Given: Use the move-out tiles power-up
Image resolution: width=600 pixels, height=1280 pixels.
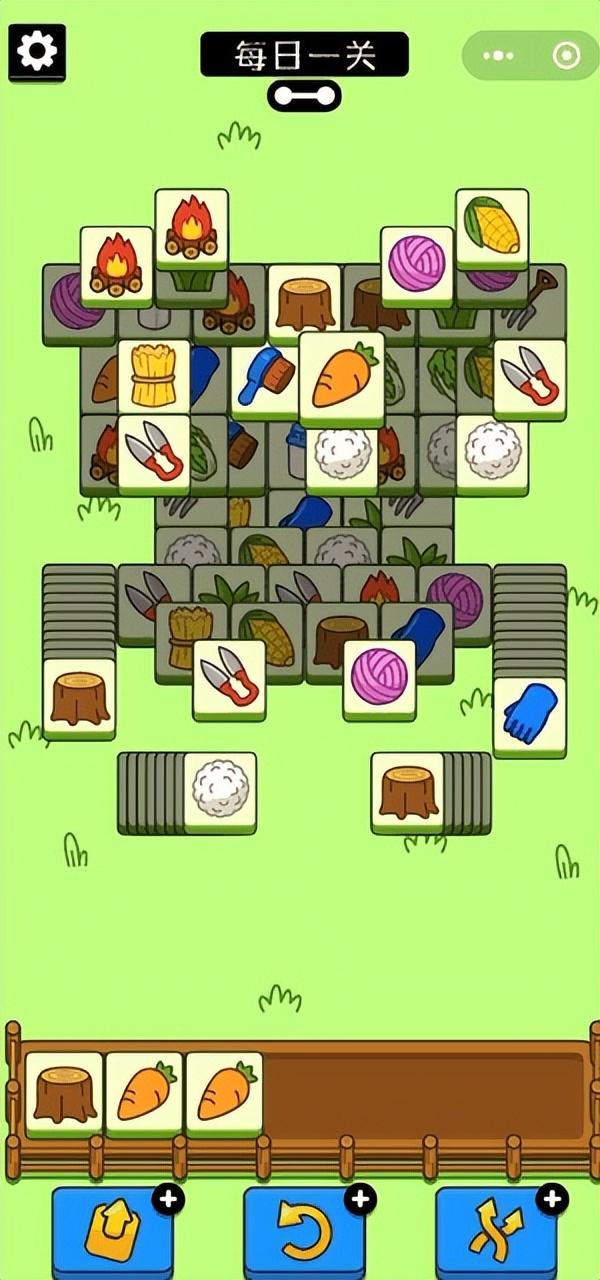Looking at the screenshot, I should (111, 1229).
